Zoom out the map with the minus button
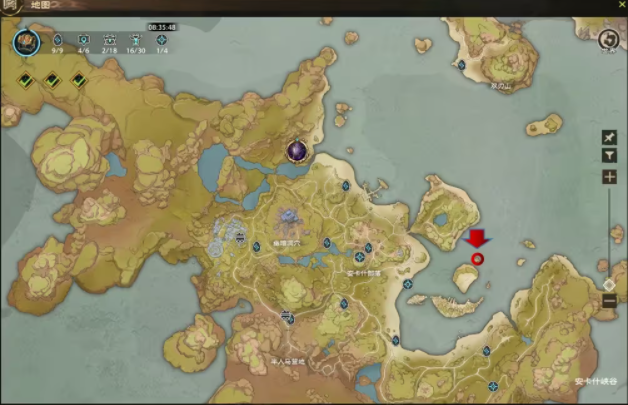628x405 pixels. tap(609, 300)
